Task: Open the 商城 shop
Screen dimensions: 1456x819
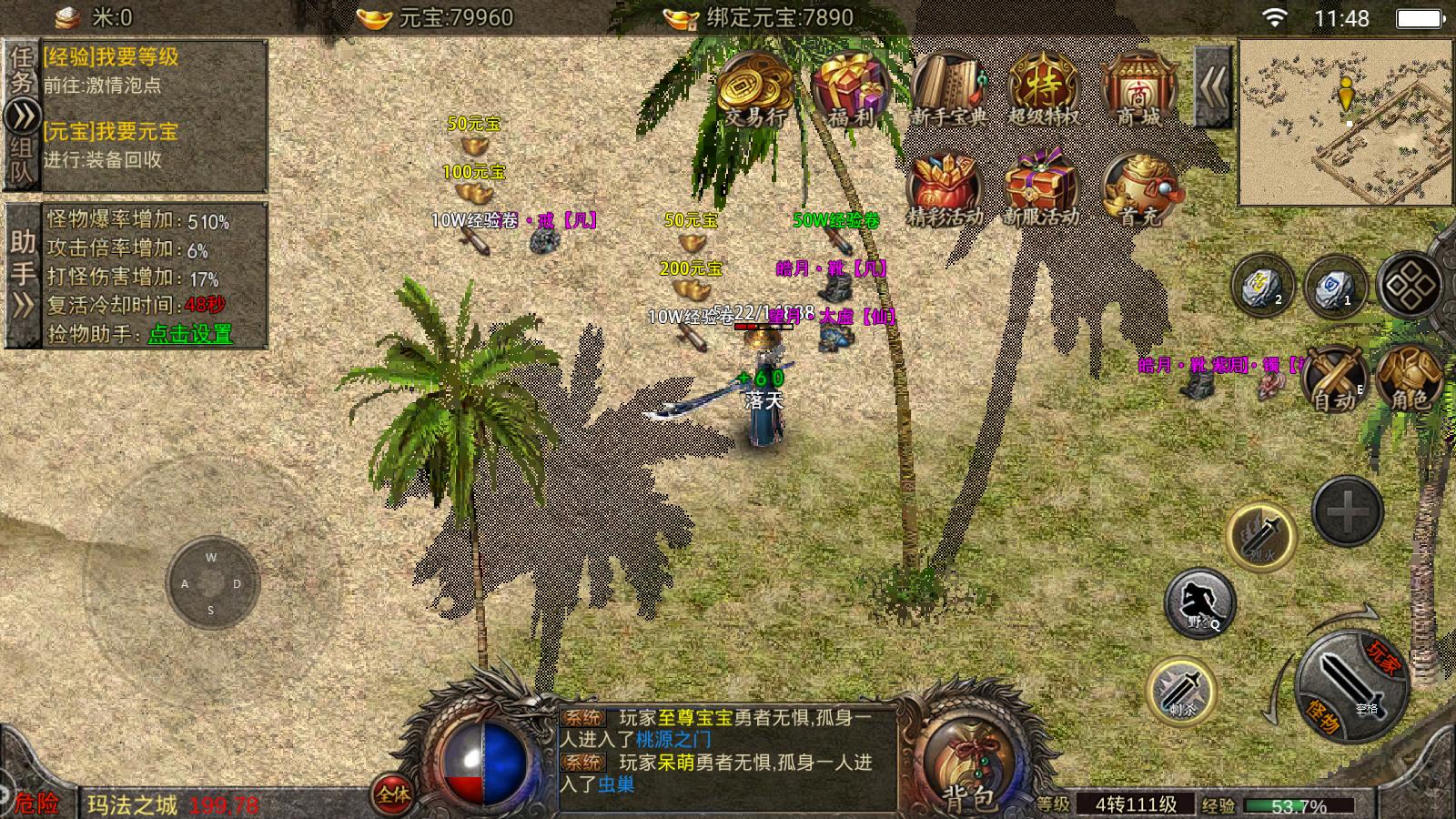Action: 1138,89
